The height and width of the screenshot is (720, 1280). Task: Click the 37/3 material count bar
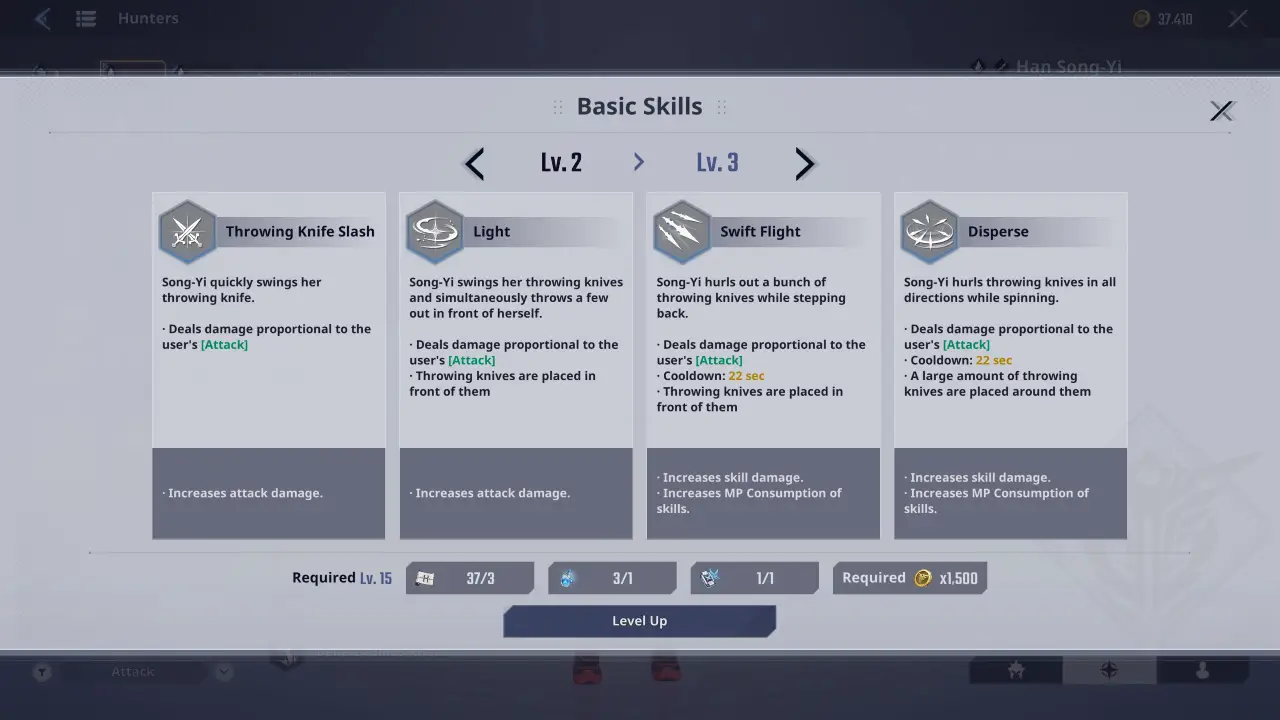pyautogui.click(x=470, y=577)
